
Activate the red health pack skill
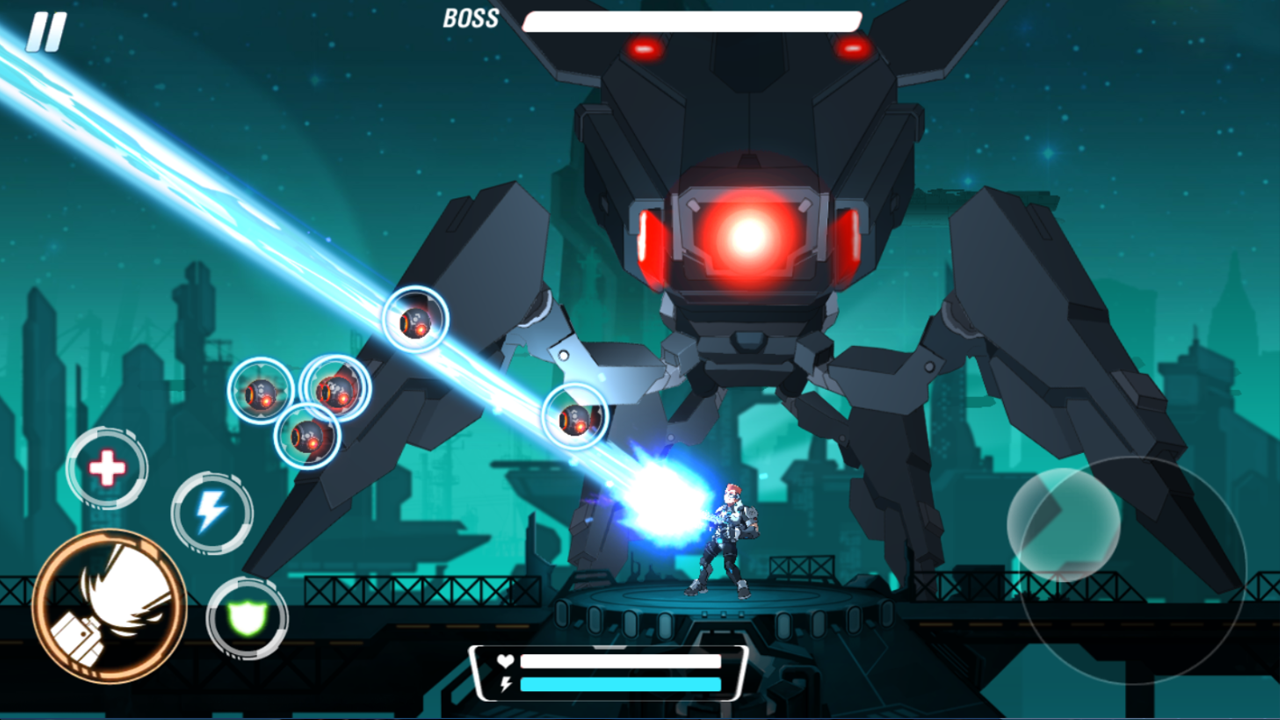(108, 465)
